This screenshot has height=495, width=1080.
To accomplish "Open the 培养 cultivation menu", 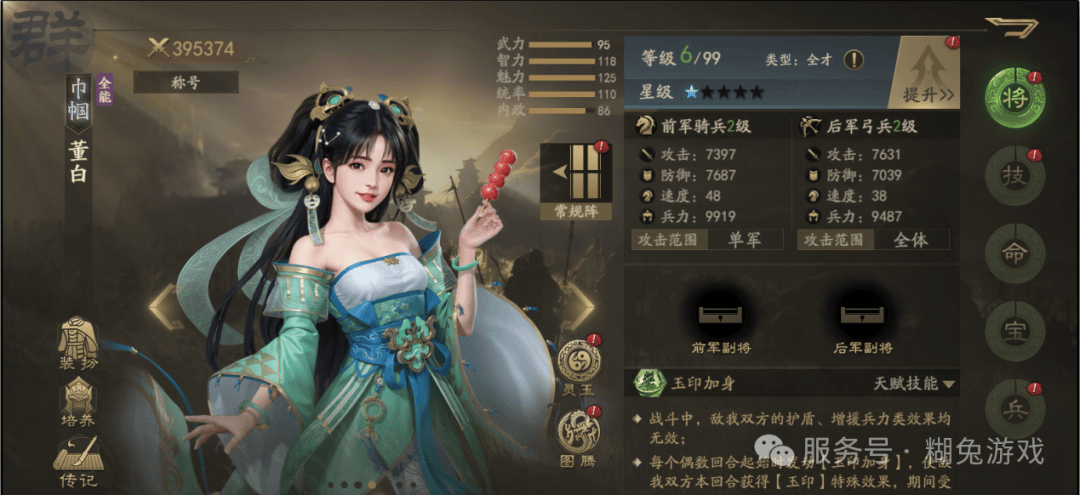I will [79, 403].
